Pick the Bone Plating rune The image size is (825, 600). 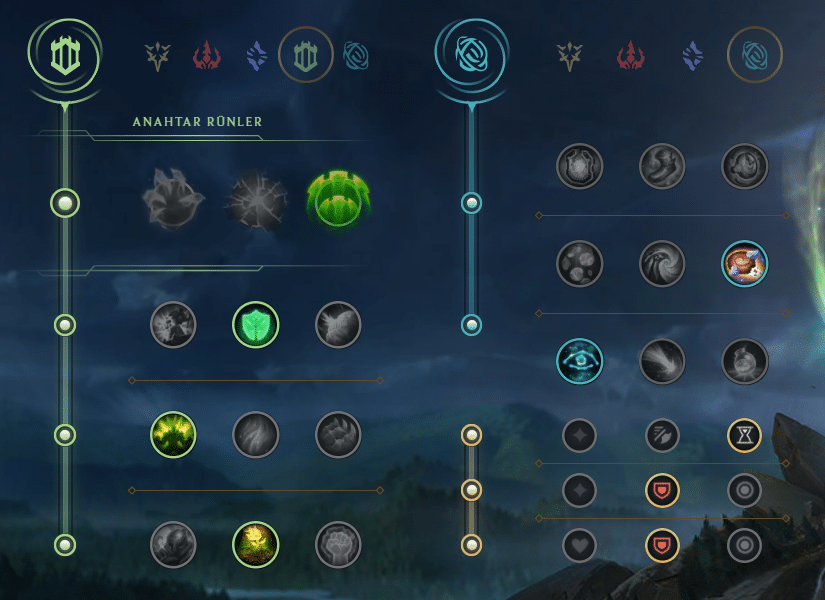(338, 434)
